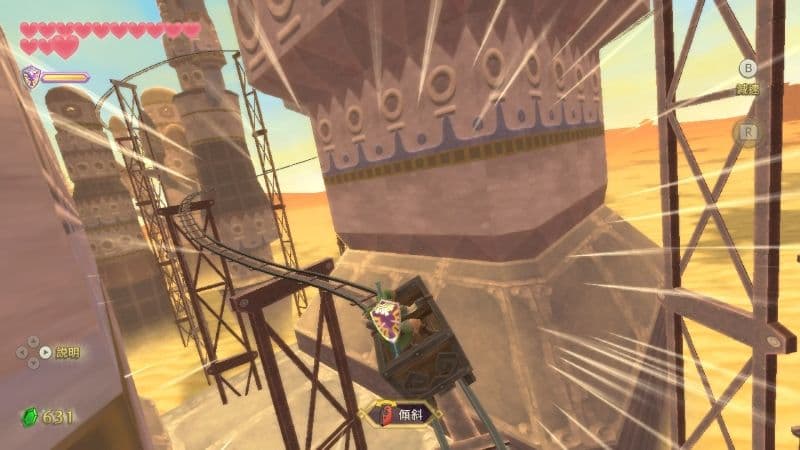800x450 pixels.
Task: Choose the 減速 slow-down label
Action: tap(746, 89)
